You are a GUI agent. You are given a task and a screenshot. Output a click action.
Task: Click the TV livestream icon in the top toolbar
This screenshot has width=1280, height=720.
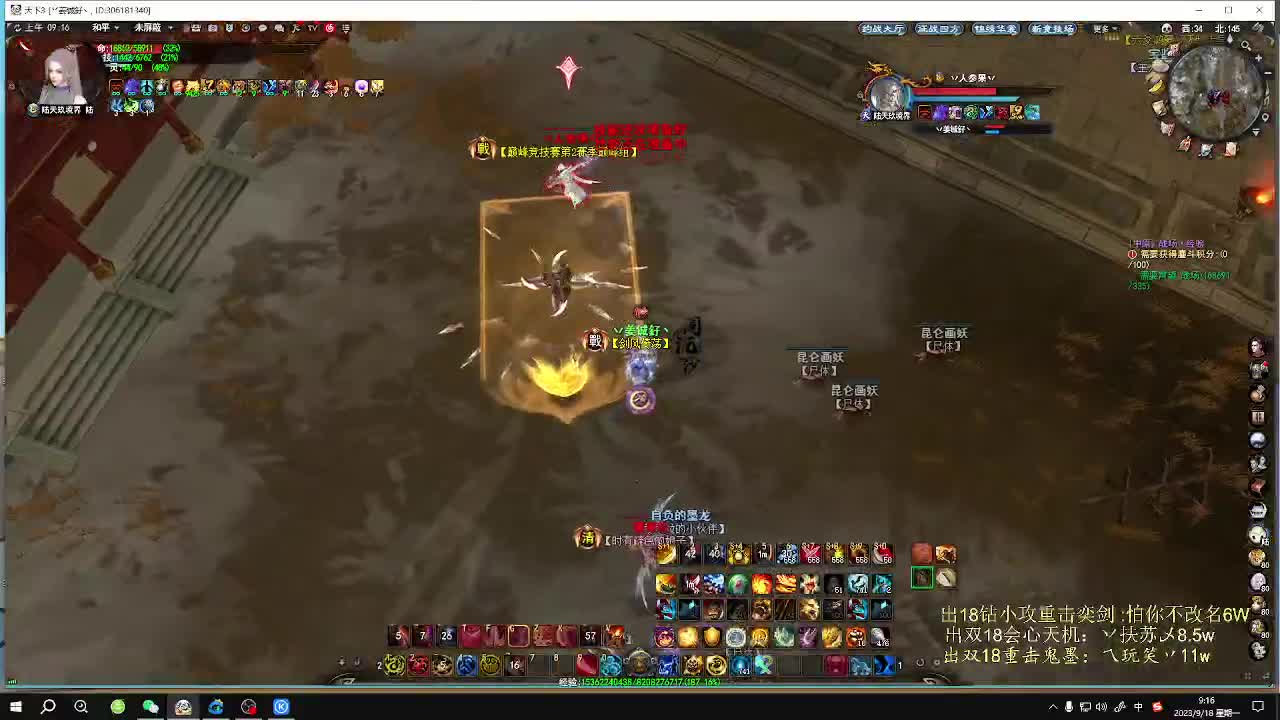(312, 28)
